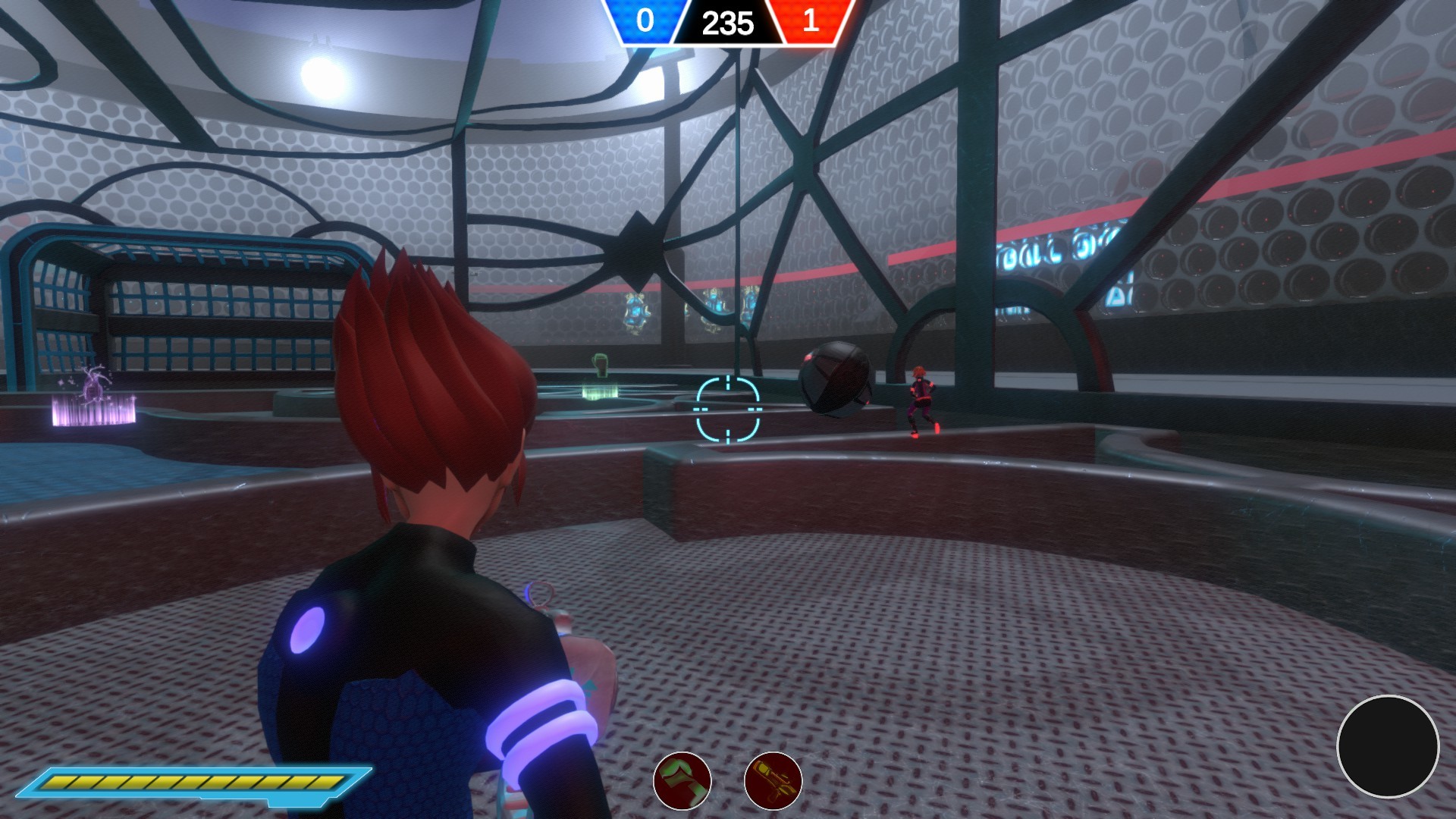This screenshot has height=819, width=1456.
Task: Click the blue team score hexagon
Action: [645, 22]
